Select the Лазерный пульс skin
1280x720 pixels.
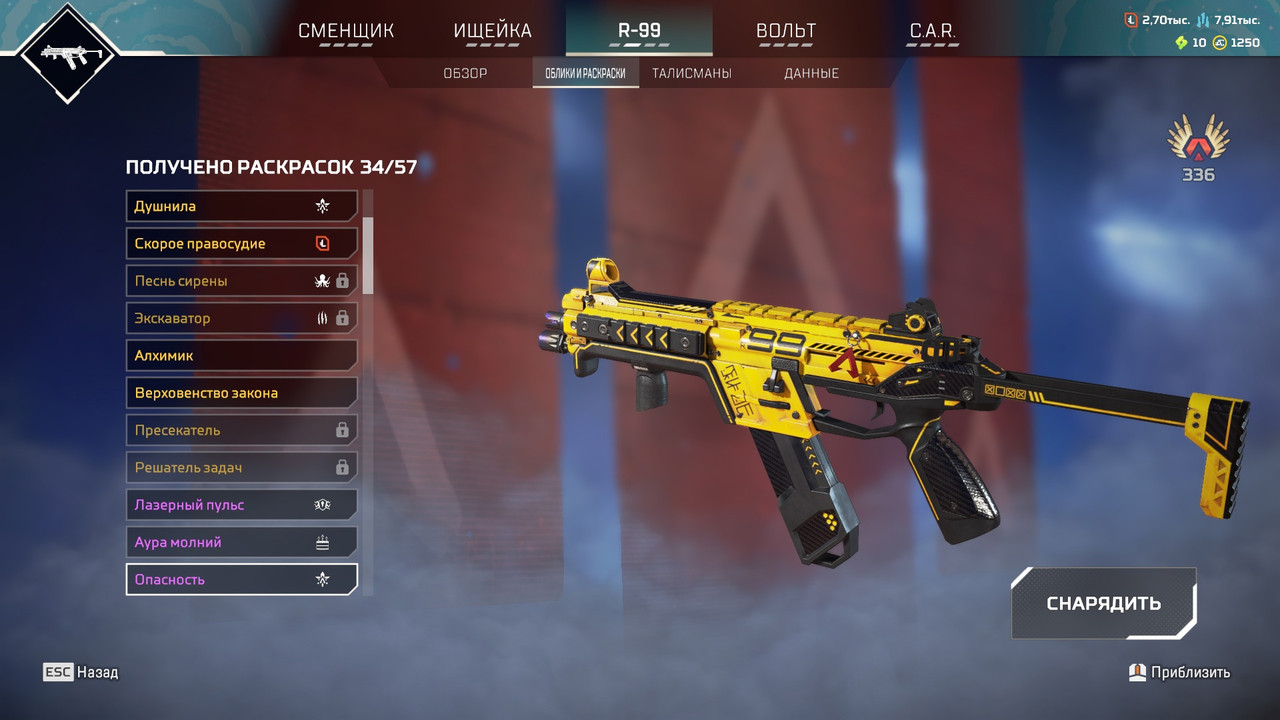click(x=242, y=505)
